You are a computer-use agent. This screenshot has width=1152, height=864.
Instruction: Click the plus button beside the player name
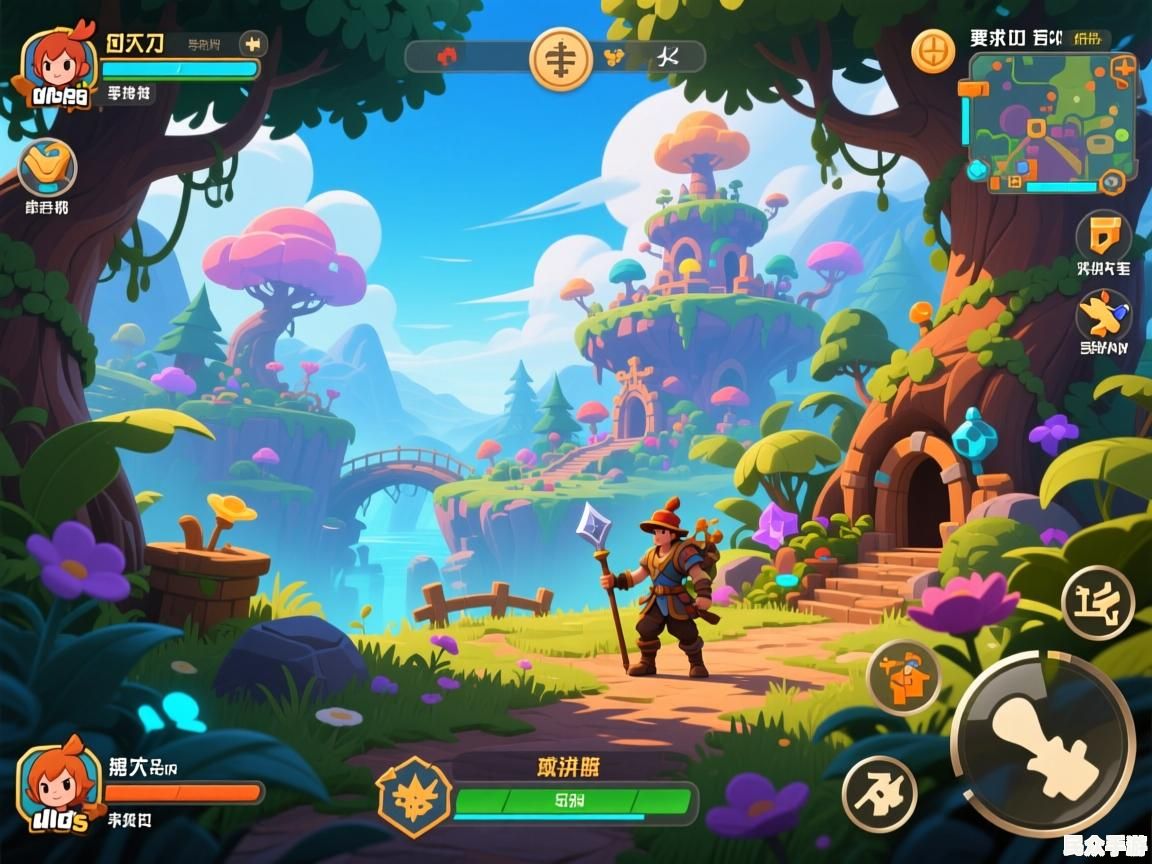(253, 44)
